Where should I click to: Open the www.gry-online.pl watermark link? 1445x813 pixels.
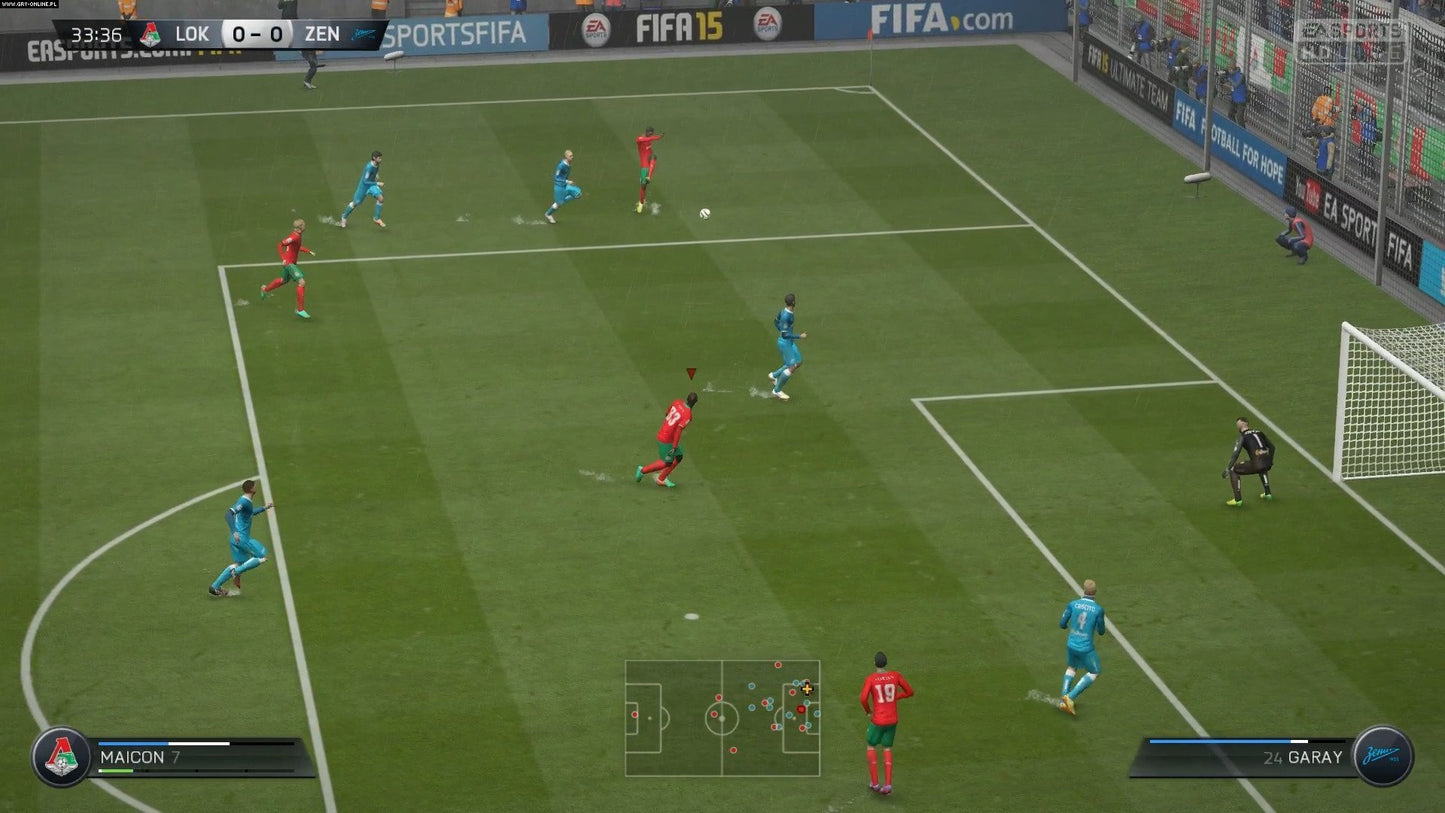click(30, 4)
